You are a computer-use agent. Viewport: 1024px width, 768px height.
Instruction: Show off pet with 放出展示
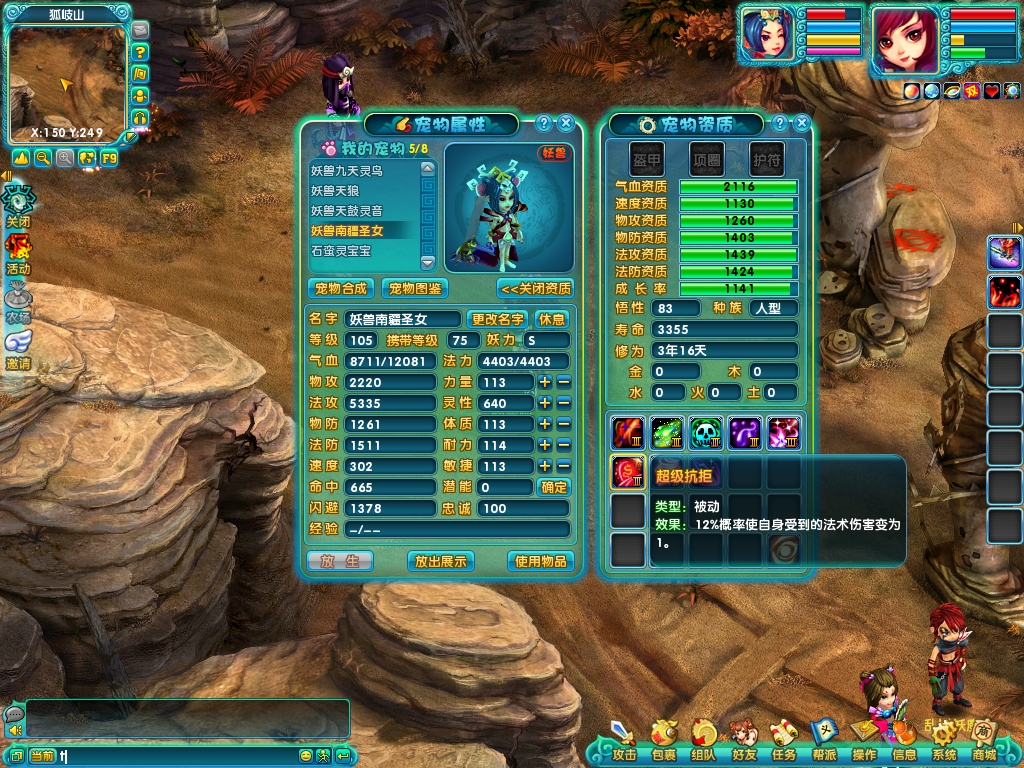pyautogui.click(x=441, y=561)
